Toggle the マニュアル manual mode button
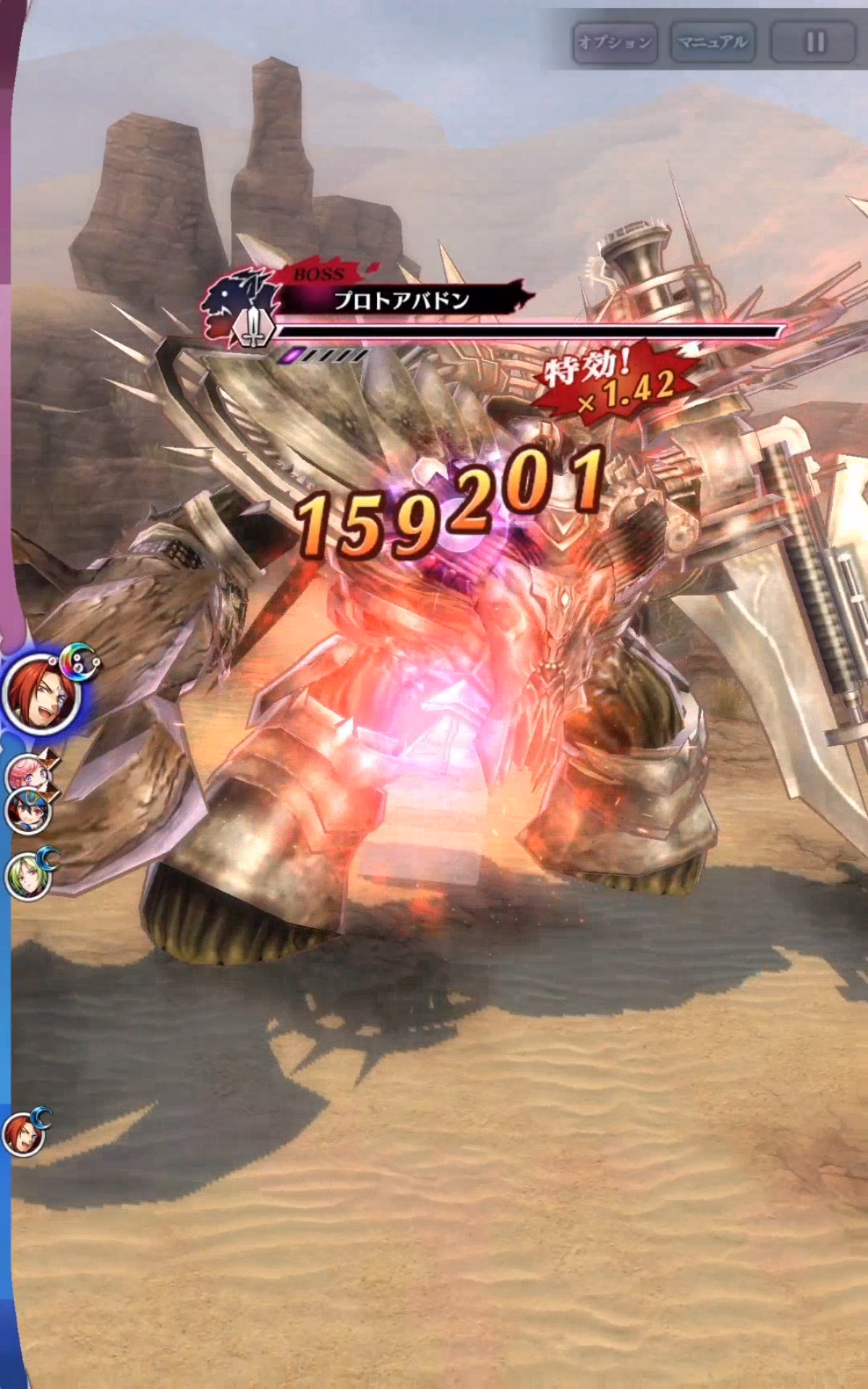868x1389 pixels. [712, 43]
